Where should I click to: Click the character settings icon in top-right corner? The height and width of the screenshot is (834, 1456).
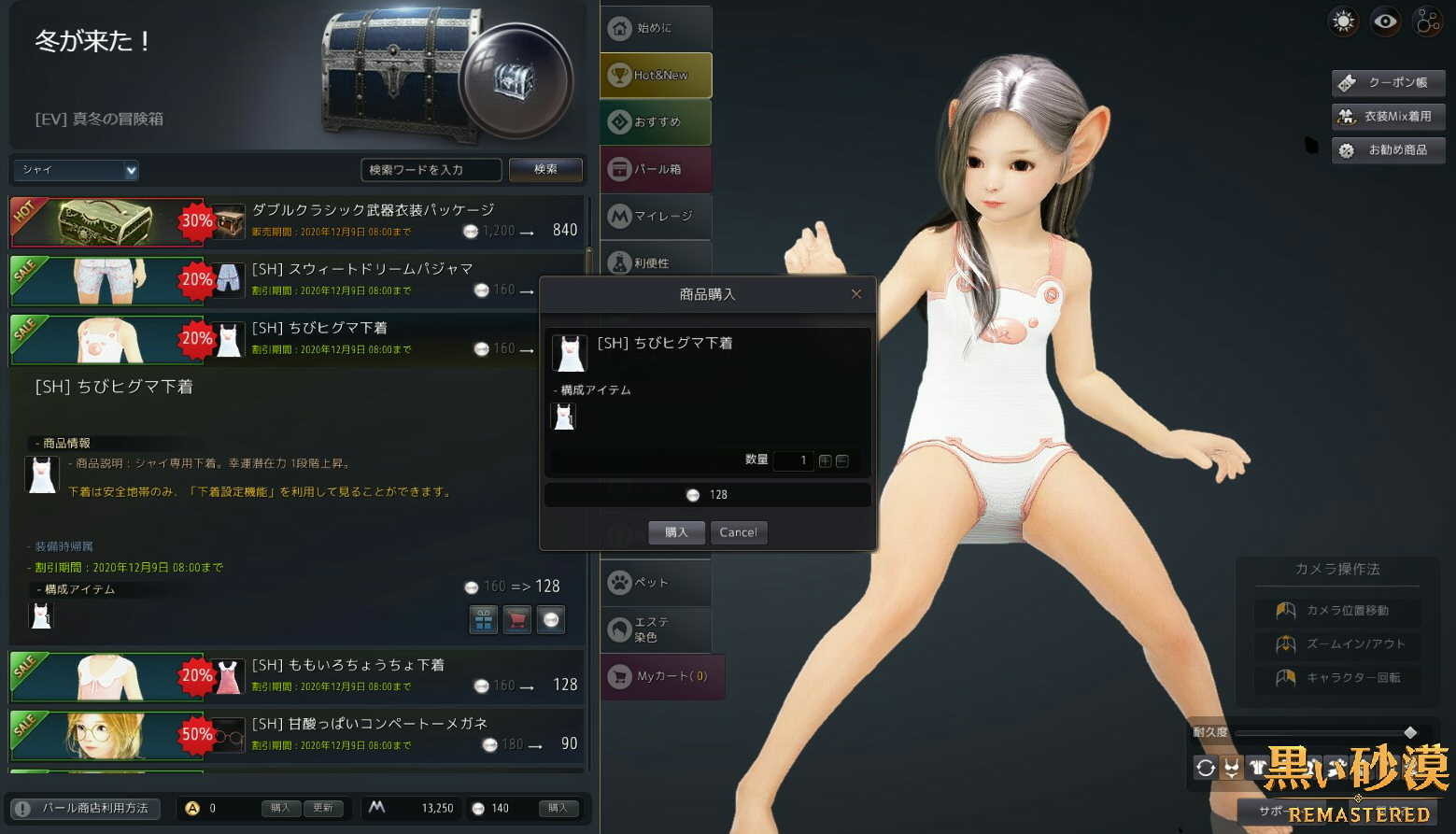(1427, 21)
